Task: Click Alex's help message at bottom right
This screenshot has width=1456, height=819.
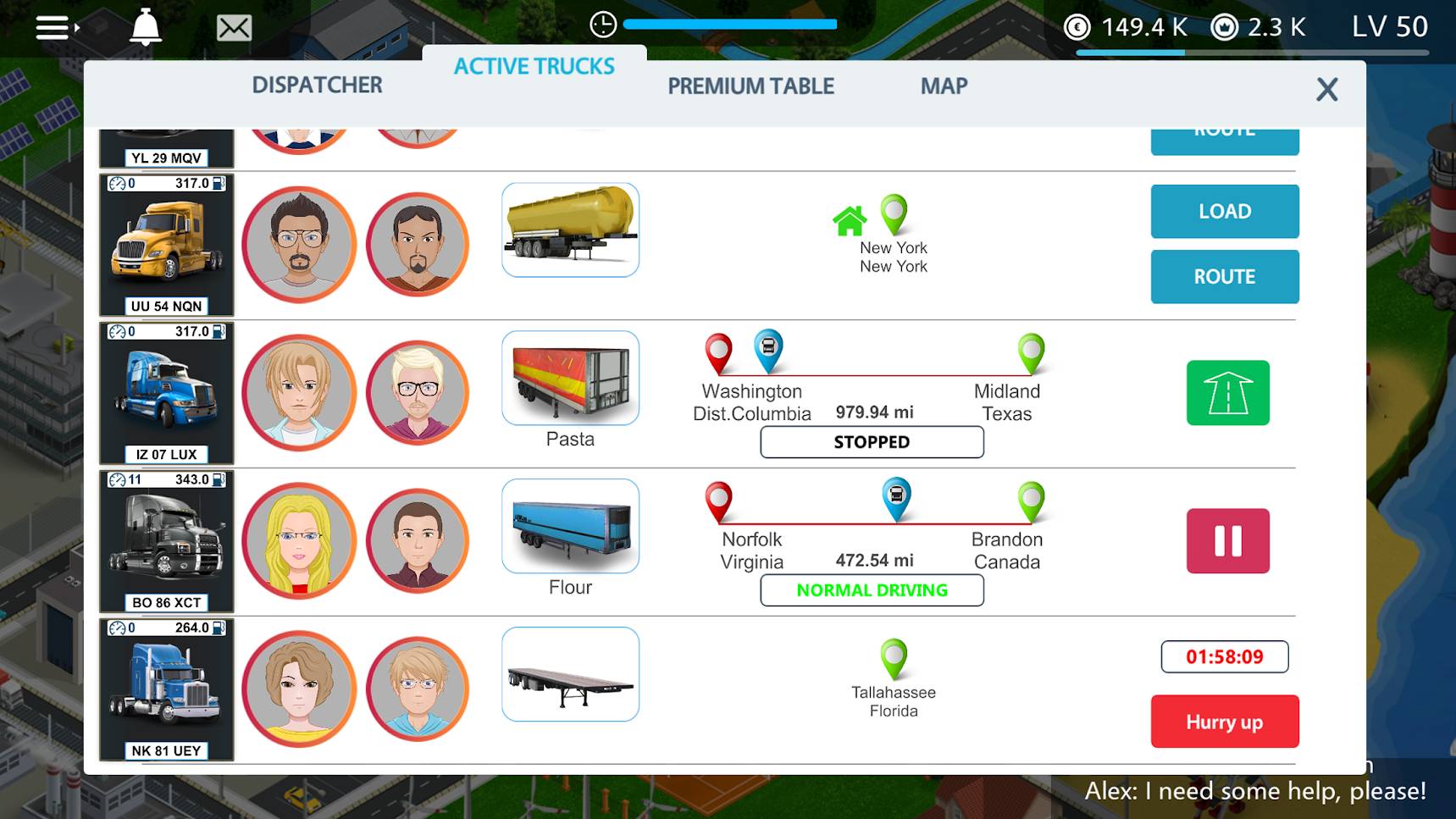Action: 1254,790
